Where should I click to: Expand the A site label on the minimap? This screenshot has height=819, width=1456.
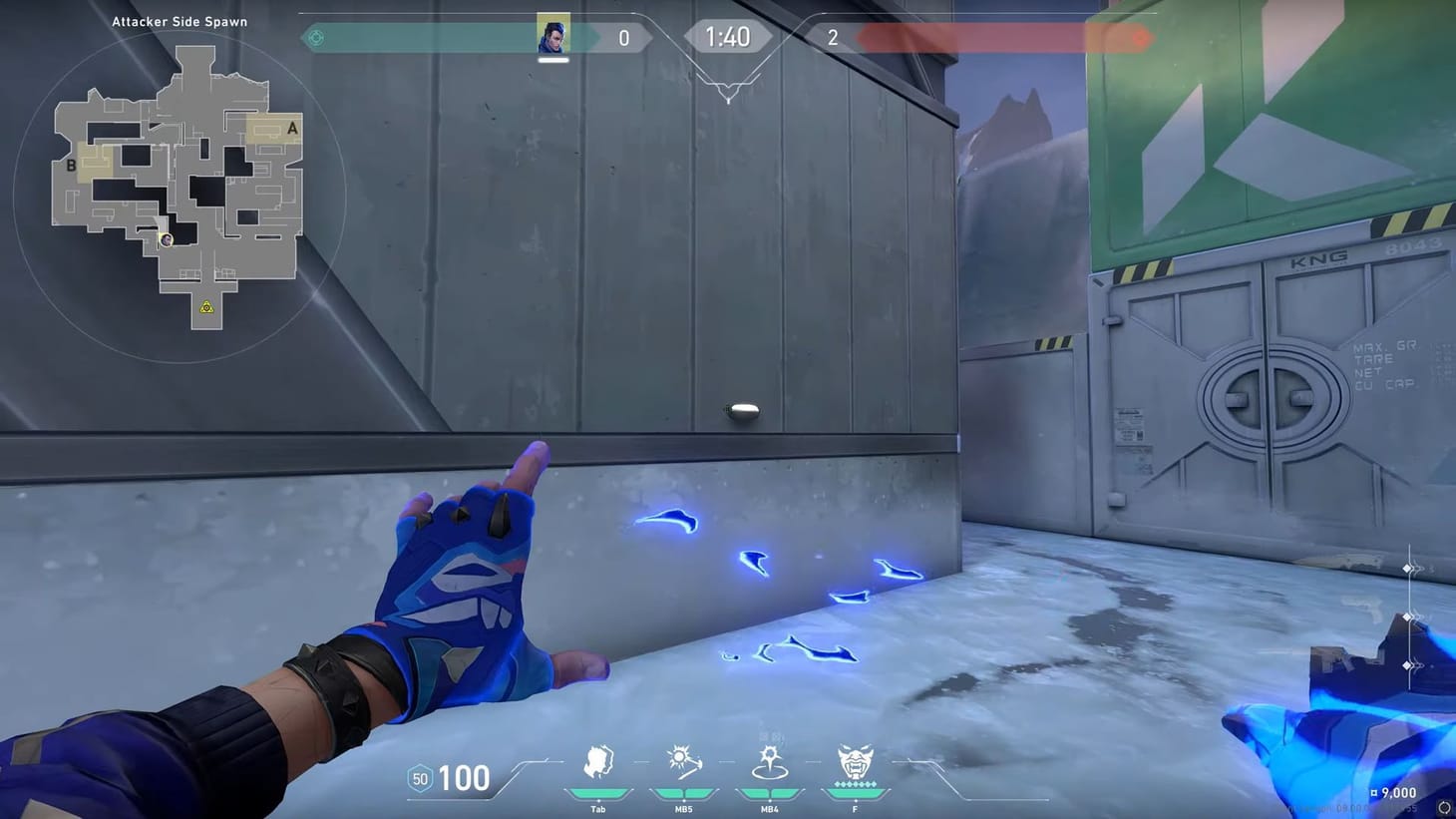click(291, 127)
